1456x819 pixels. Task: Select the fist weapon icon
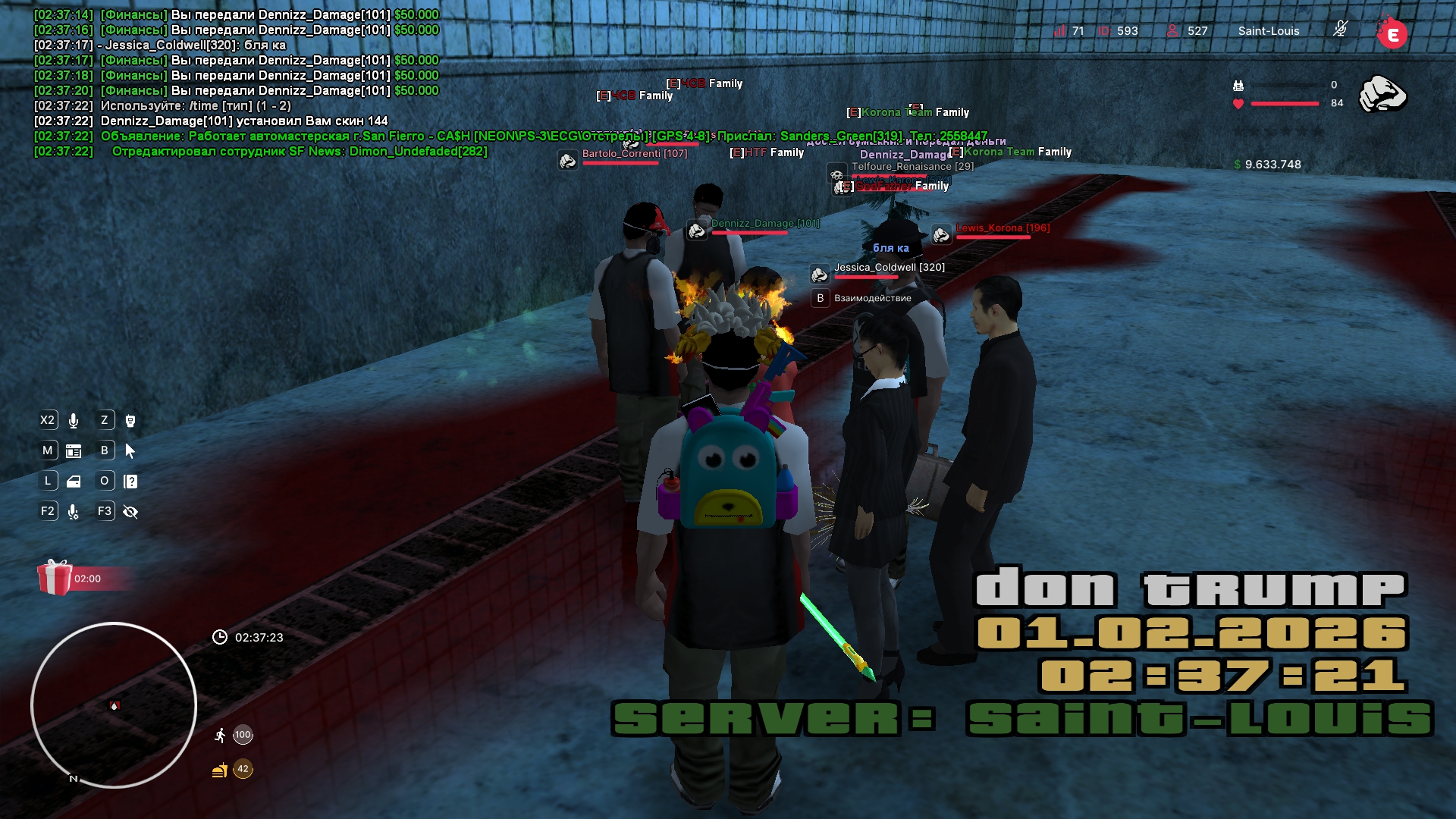click(1382, 95)
